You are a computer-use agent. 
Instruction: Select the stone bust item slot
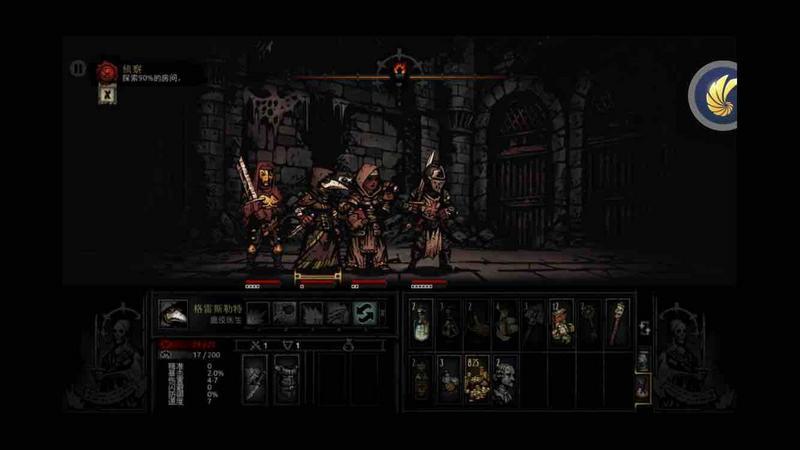point(505,380)
